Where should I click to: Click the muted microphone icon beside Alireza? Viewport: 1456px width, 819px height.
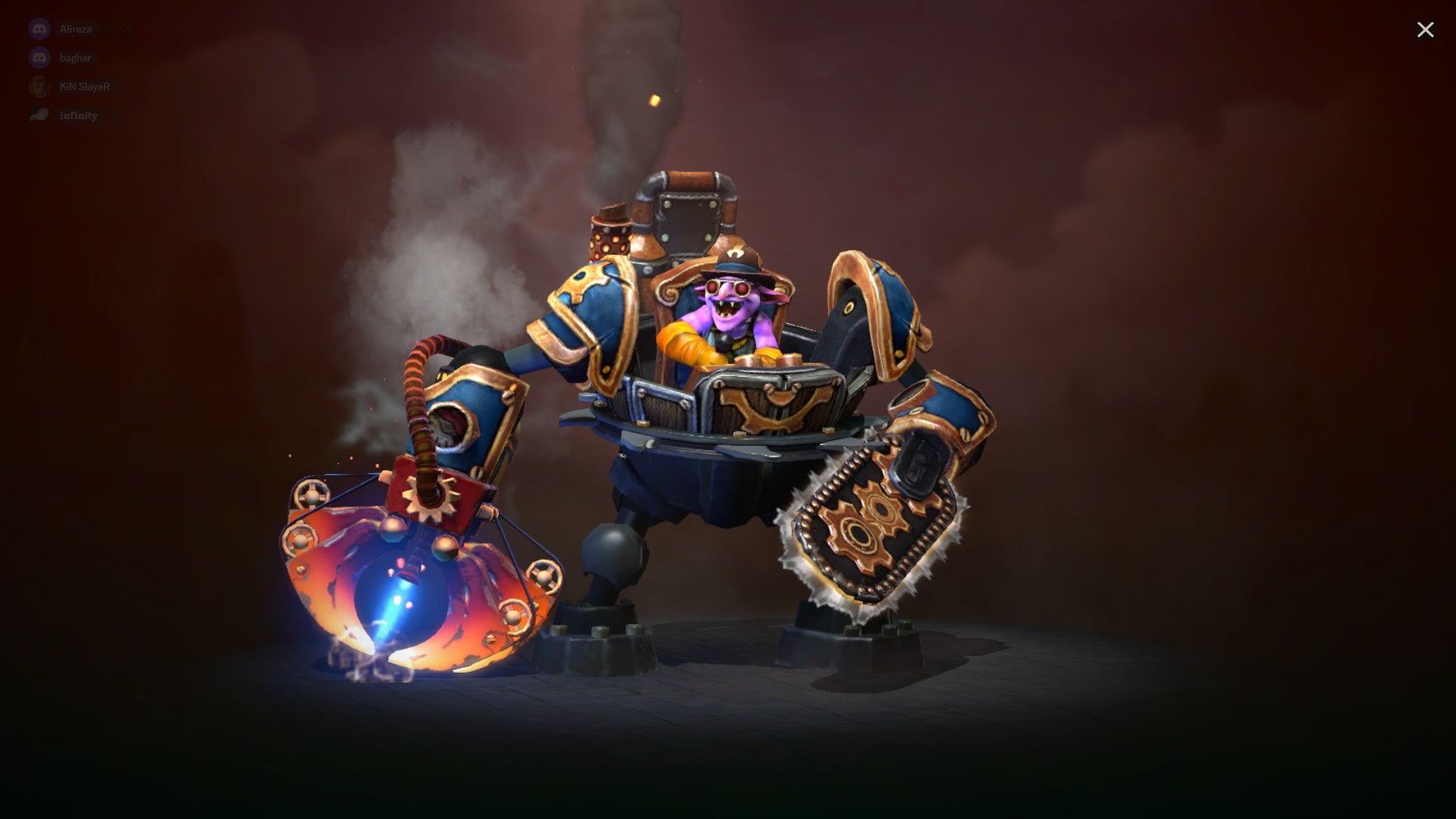tap(108, 28)
